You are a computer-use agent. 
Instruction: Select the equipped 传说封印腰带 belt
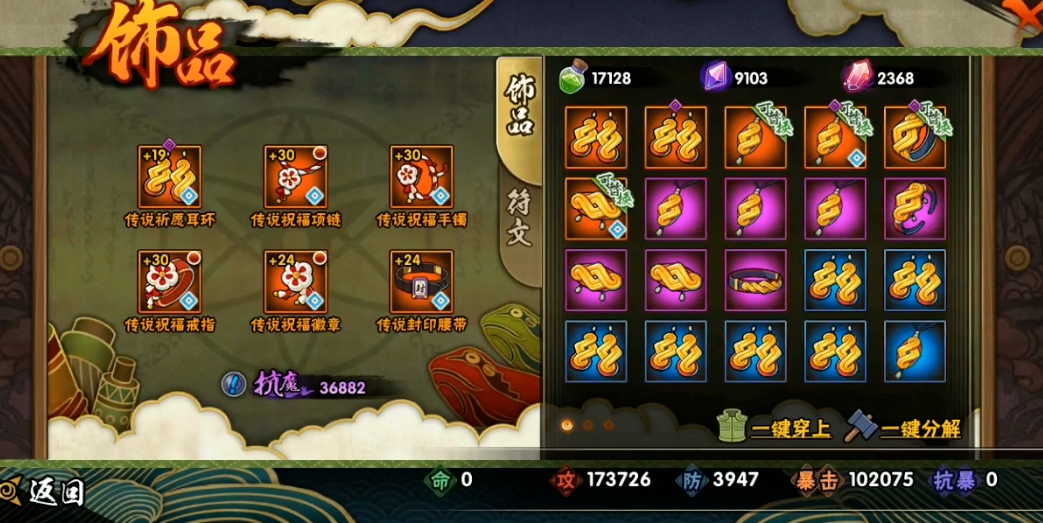[421, 281]
